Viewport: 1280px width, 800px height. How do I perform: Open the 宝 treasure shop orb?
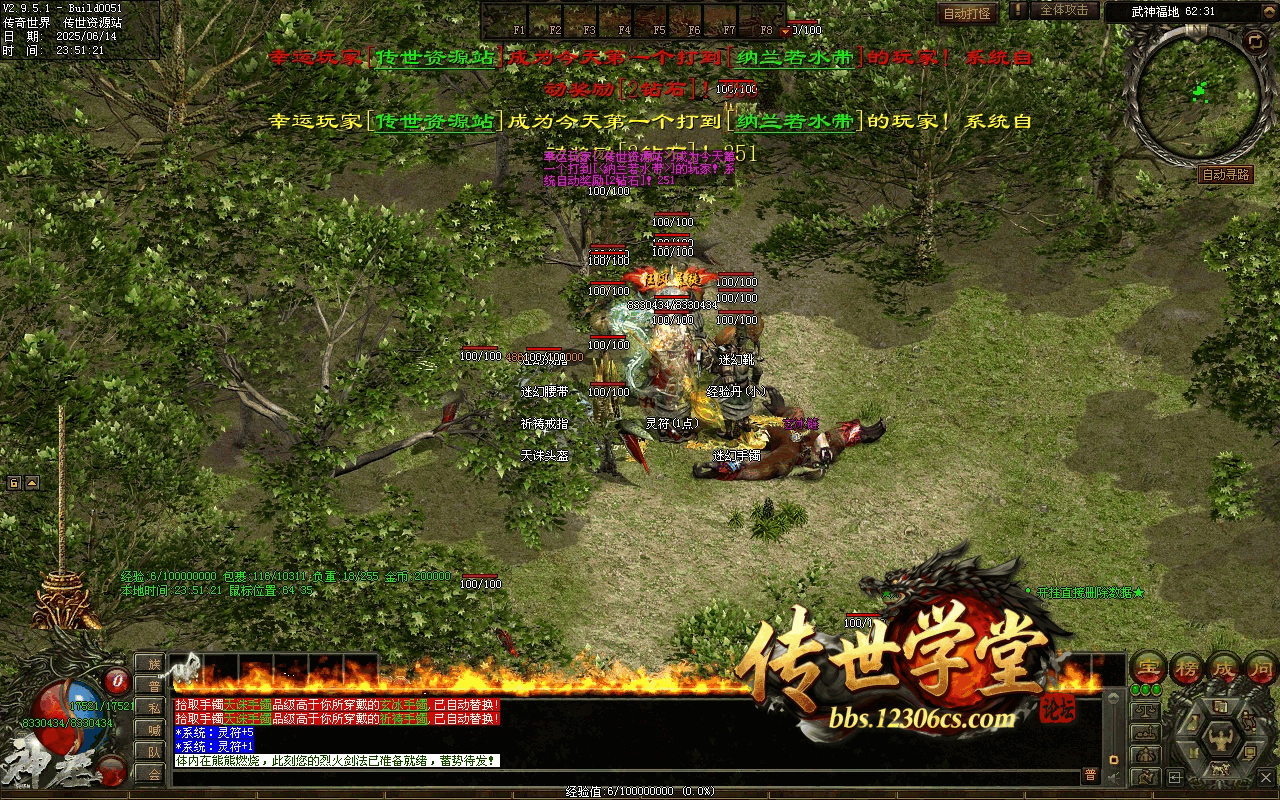[x=1148, y=668]
